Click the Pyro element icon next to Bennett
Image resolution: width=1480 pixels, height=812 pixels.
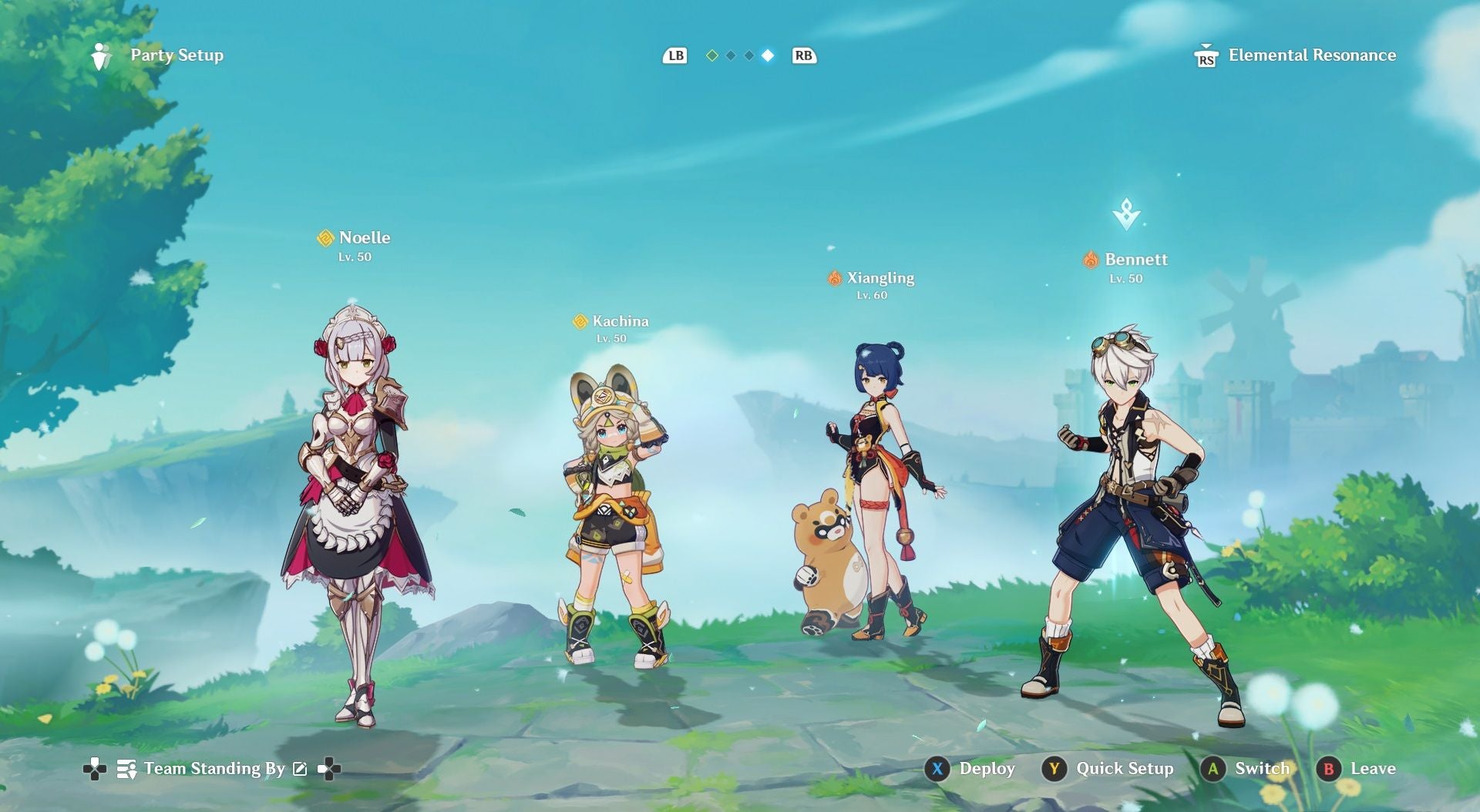(1091, 260)
